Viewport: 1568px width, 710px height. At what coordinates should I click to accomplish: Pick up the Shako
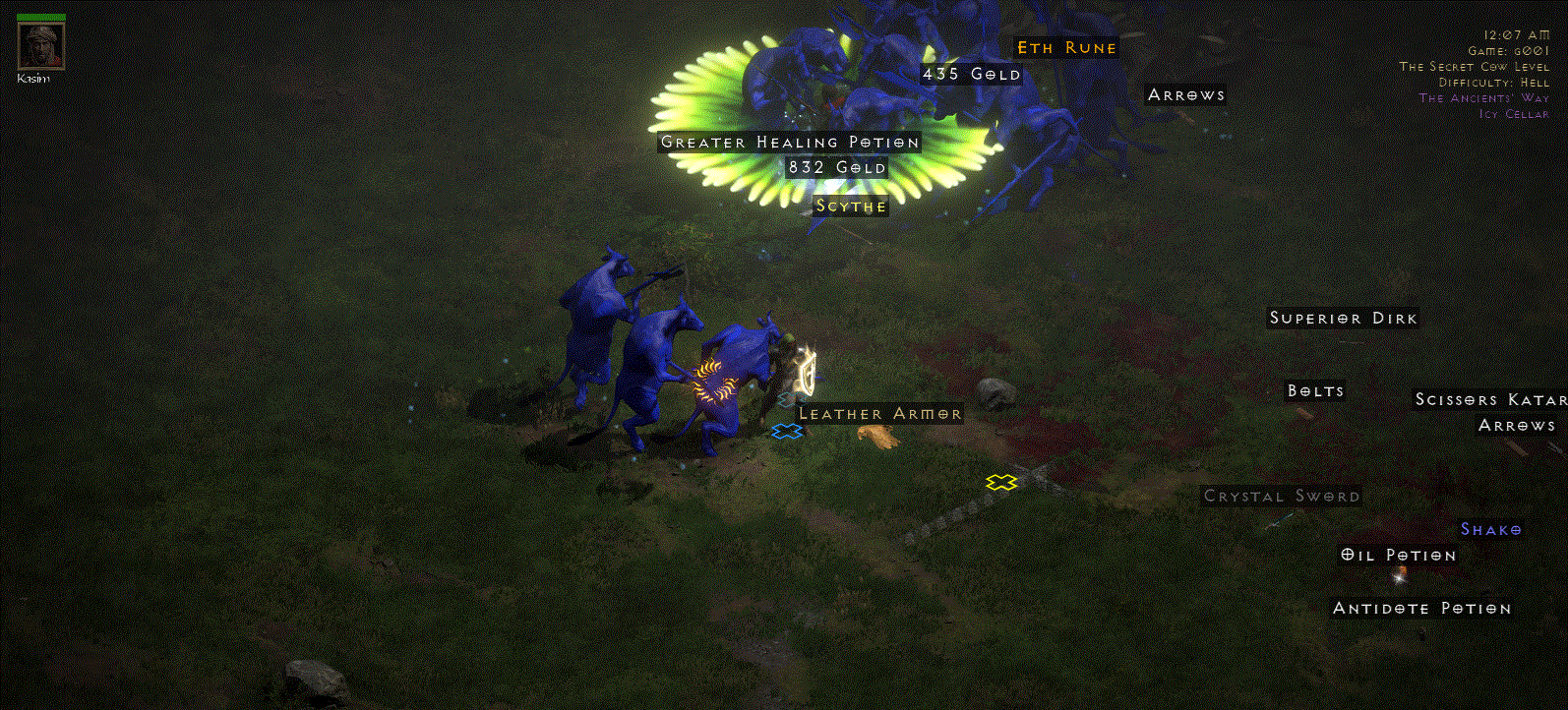coord(1490,529)
